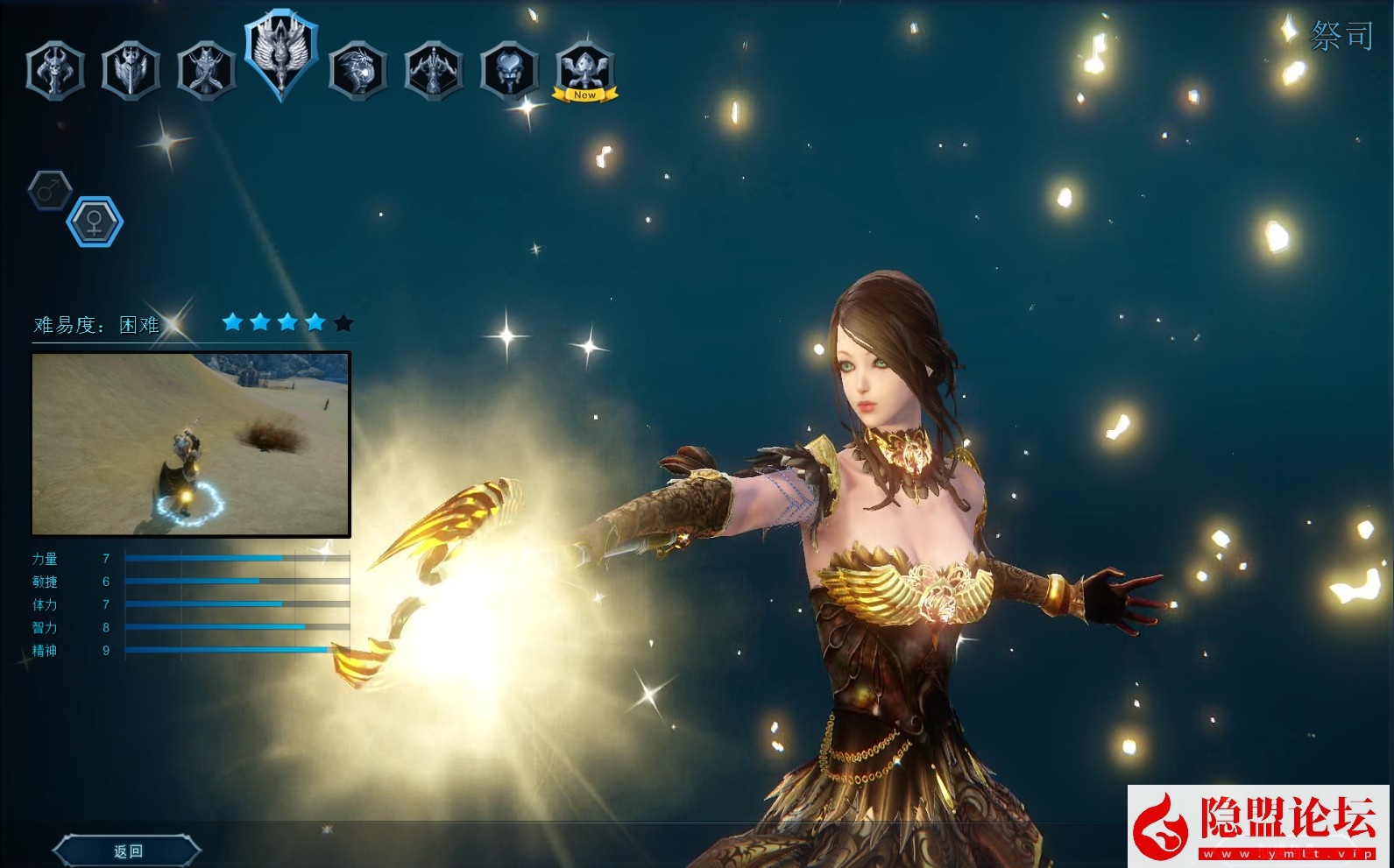Image resolution: width=1394 pixels, height=868 pixels.
Task: Pick the crossed blades class icon
Action: pos(206,70)
